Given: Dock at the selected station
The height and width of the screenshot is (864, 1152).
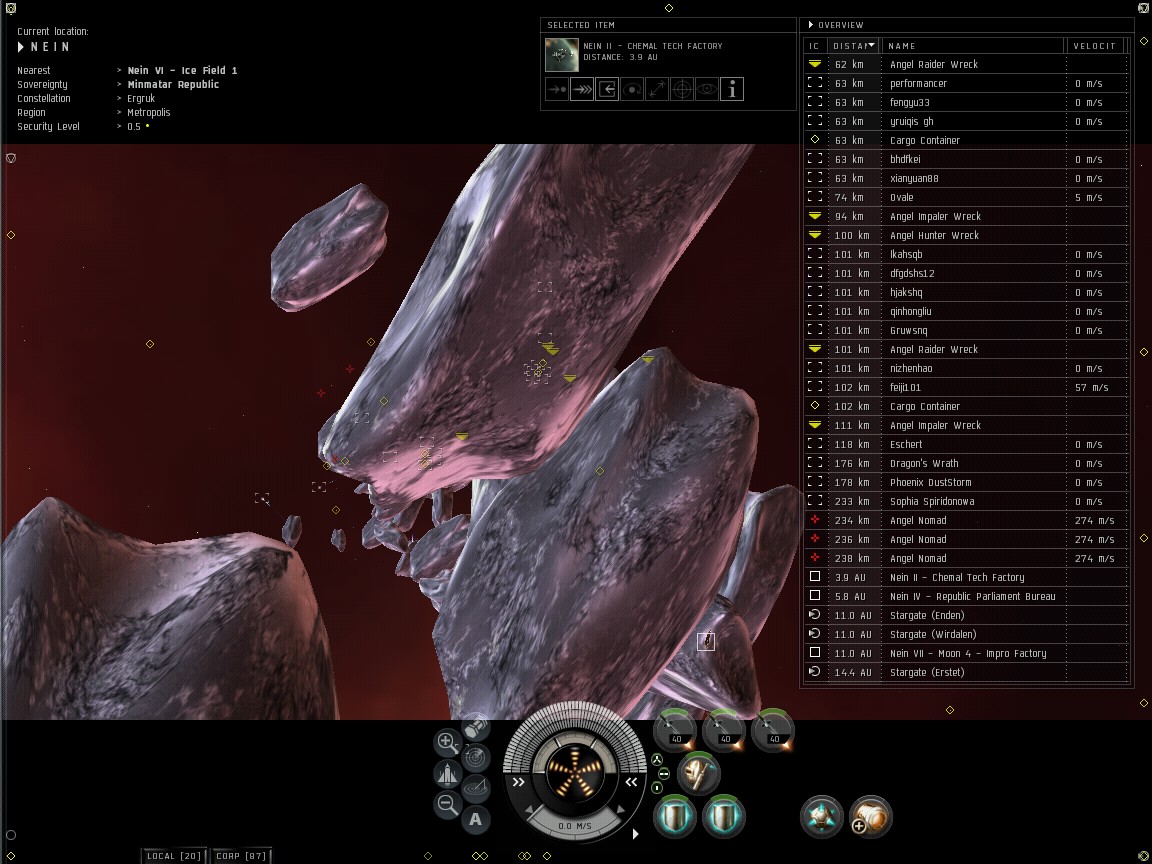Looking at the screenshot, I should (x=607, y=89).
